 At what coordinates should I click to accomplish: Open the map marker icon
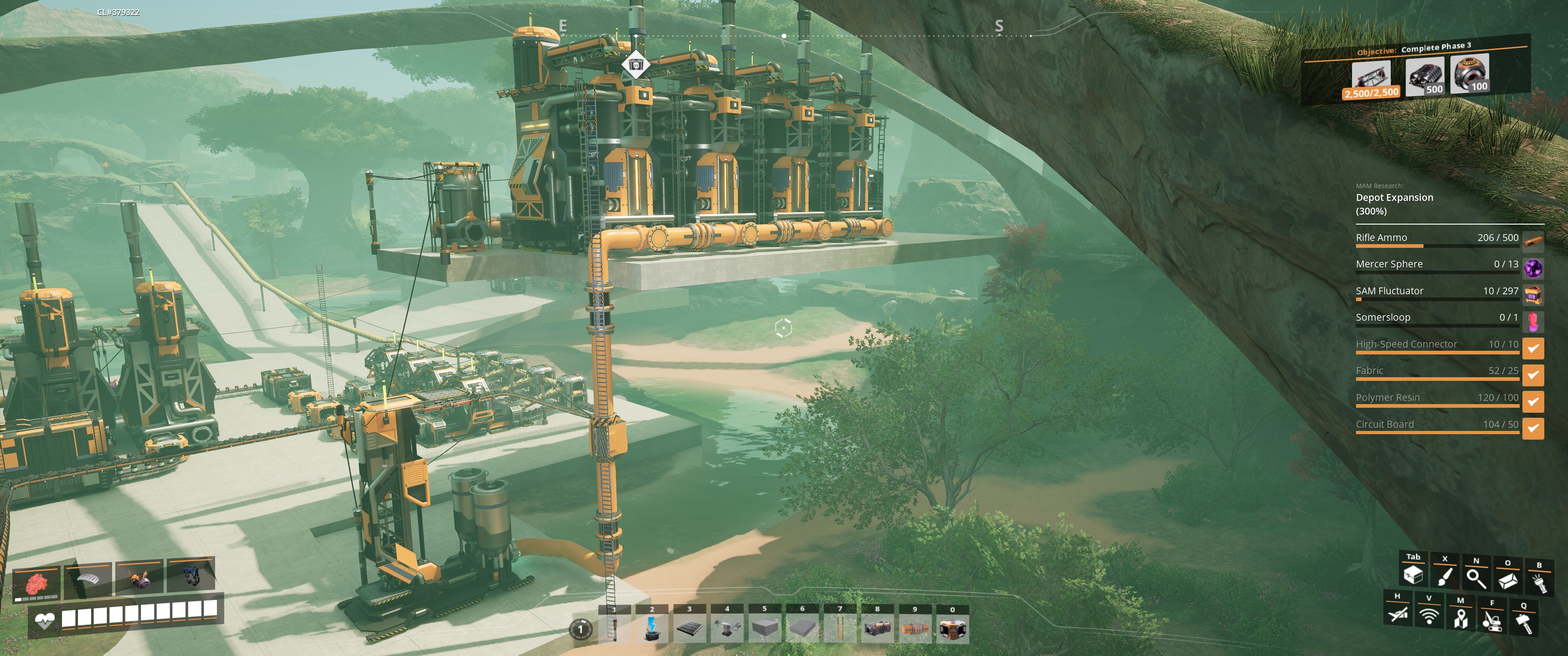click(x=1460, y=618)
